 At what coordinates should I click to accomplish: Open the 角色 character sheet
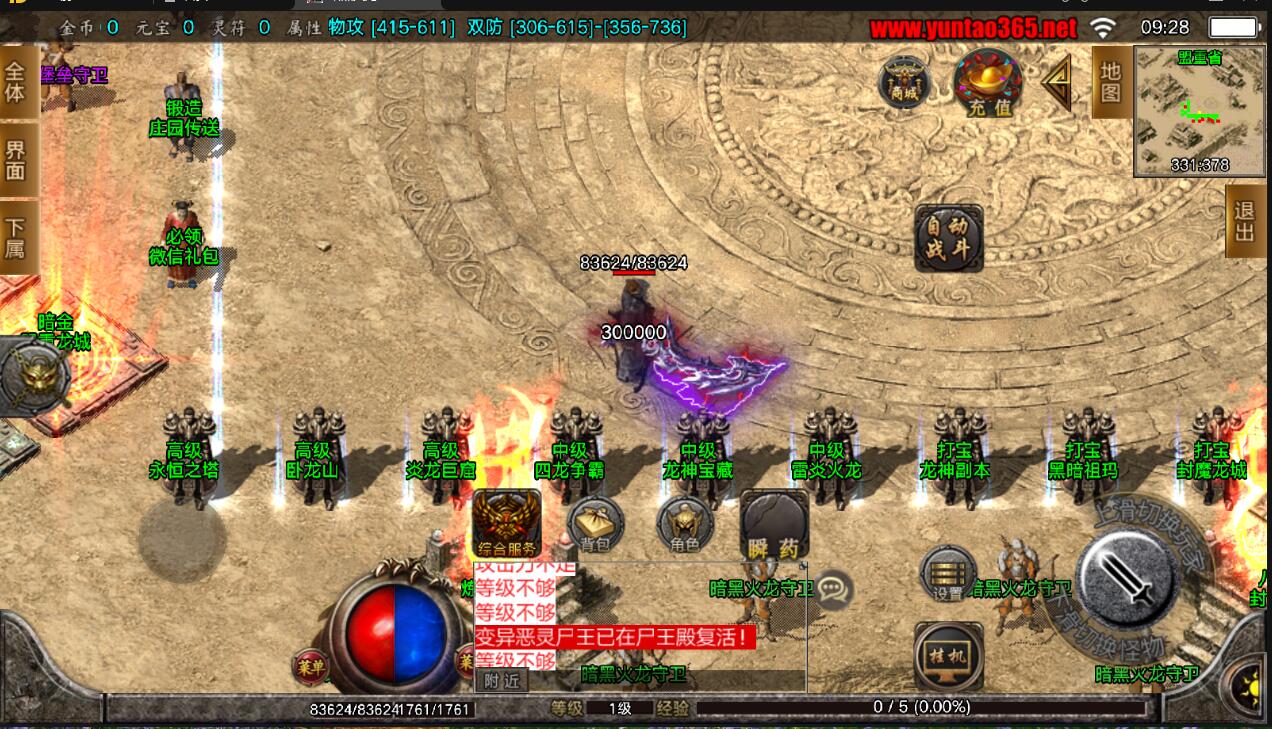coord(685,524)
